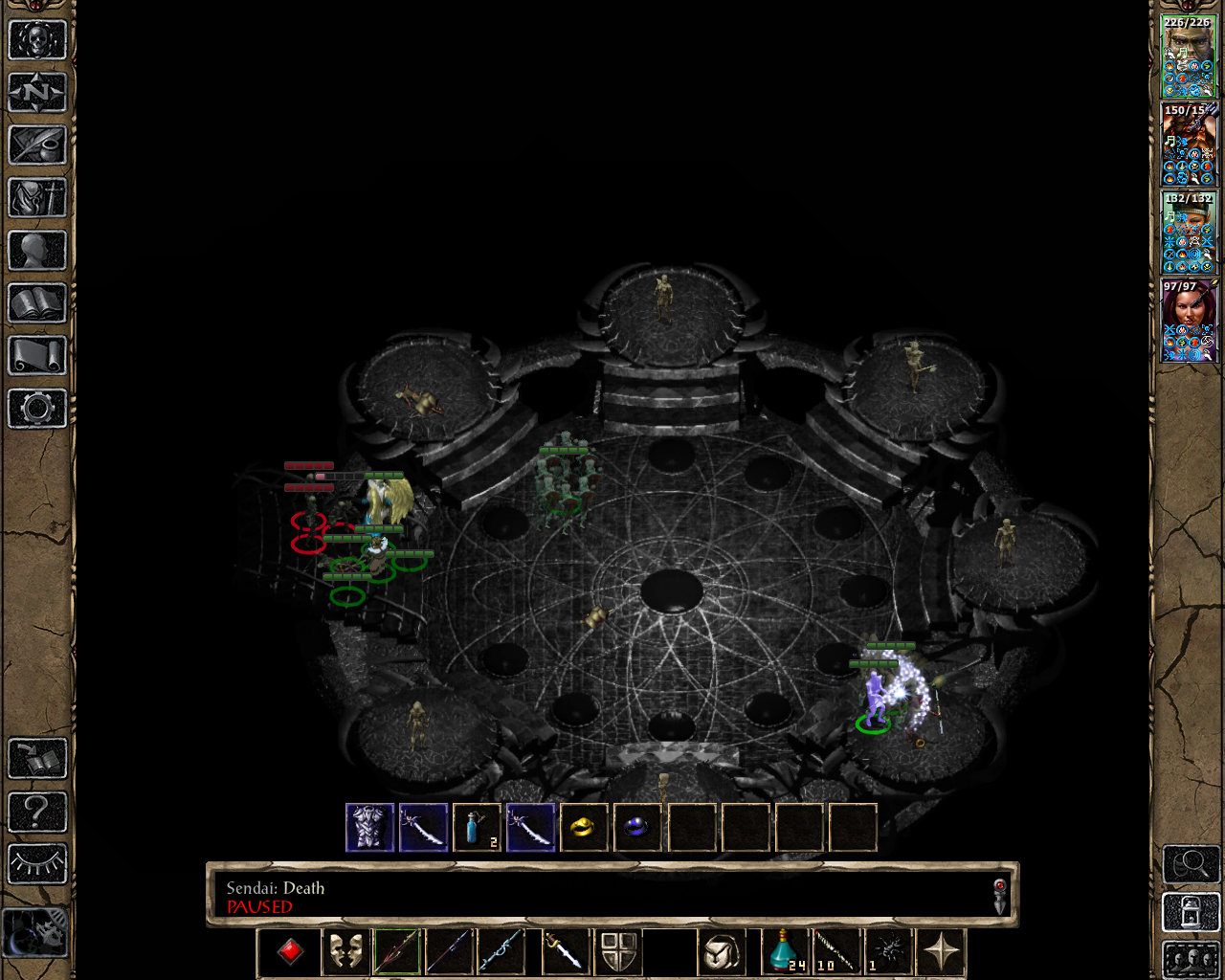Click the gold ring in the item bar

coord(584,827)
